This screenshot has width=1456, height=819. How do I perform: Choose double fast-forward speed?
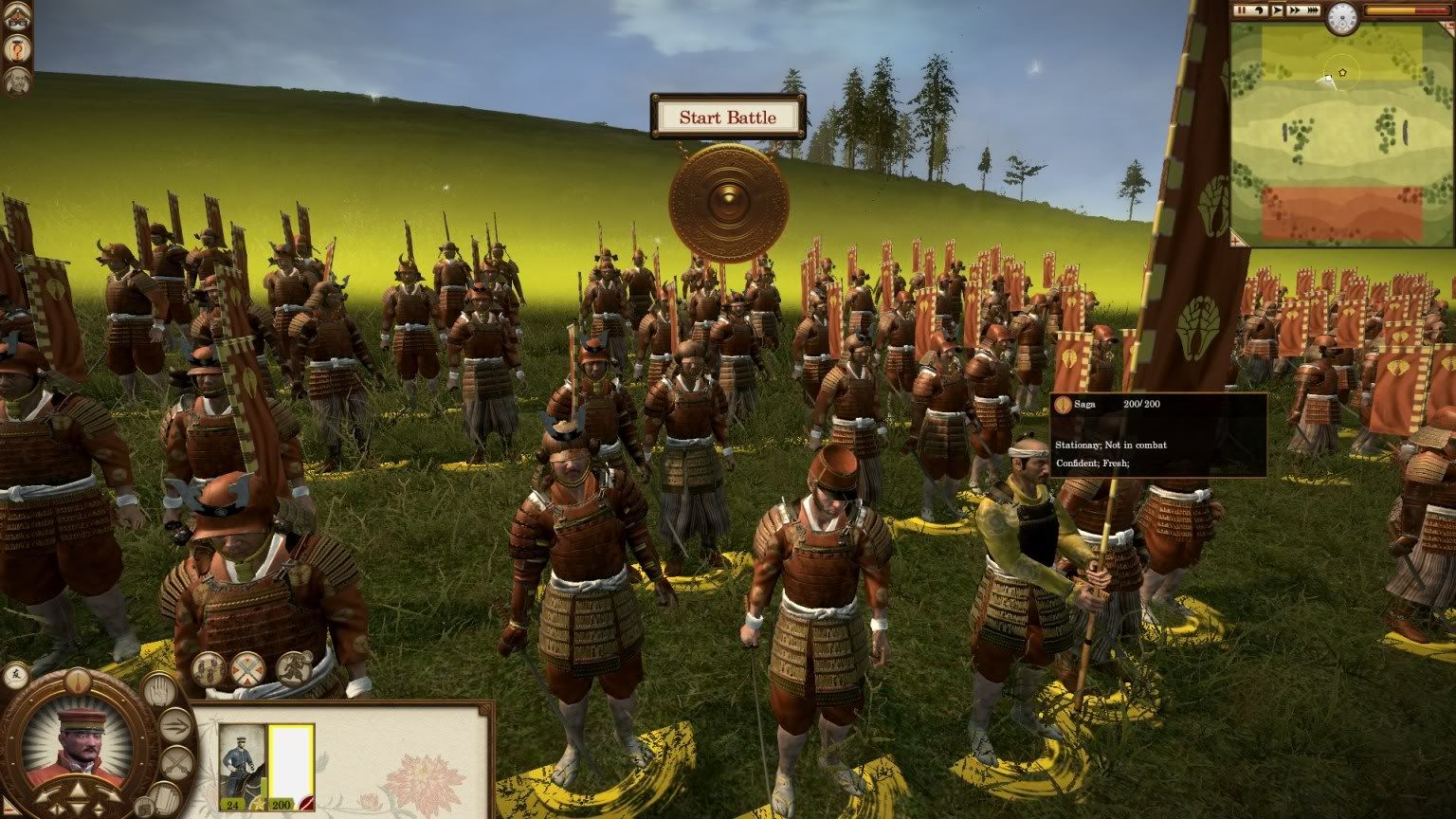click(1294, 10)
